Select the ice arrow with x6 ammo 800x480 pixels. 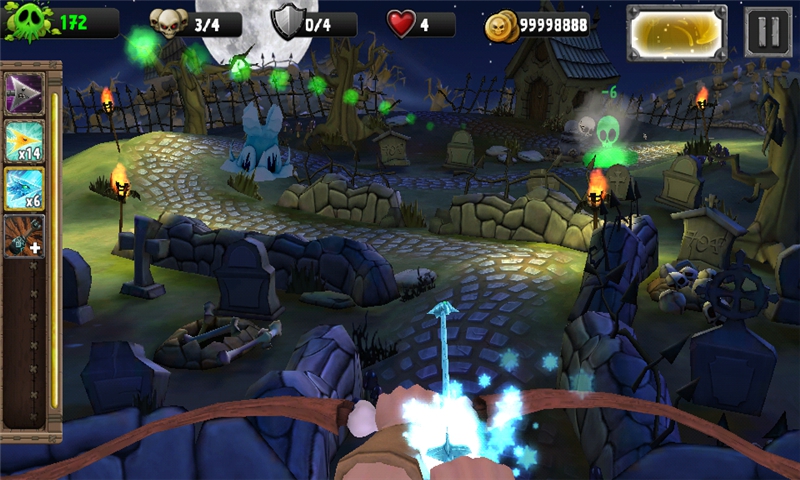point(24,189)
